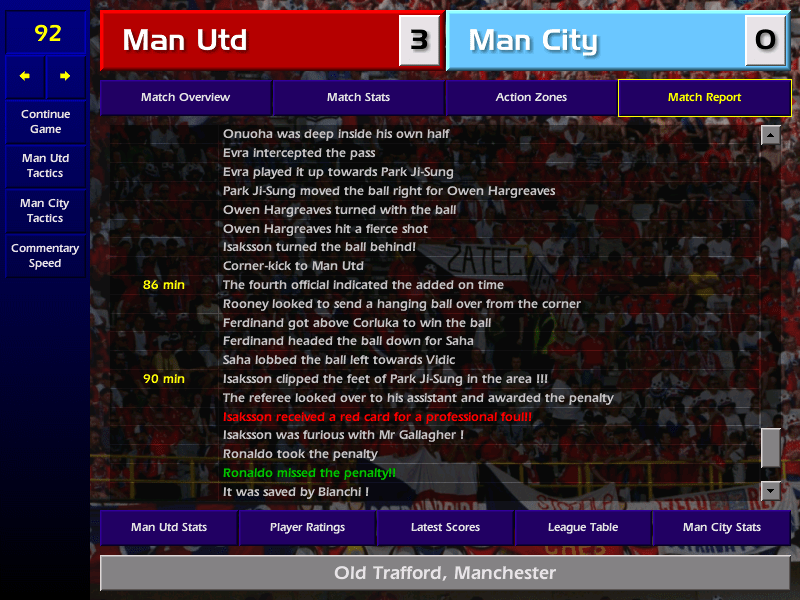This screenshot has width=800, height=600.
Task: Check the Latest Scores
Action: click(445, 527)
